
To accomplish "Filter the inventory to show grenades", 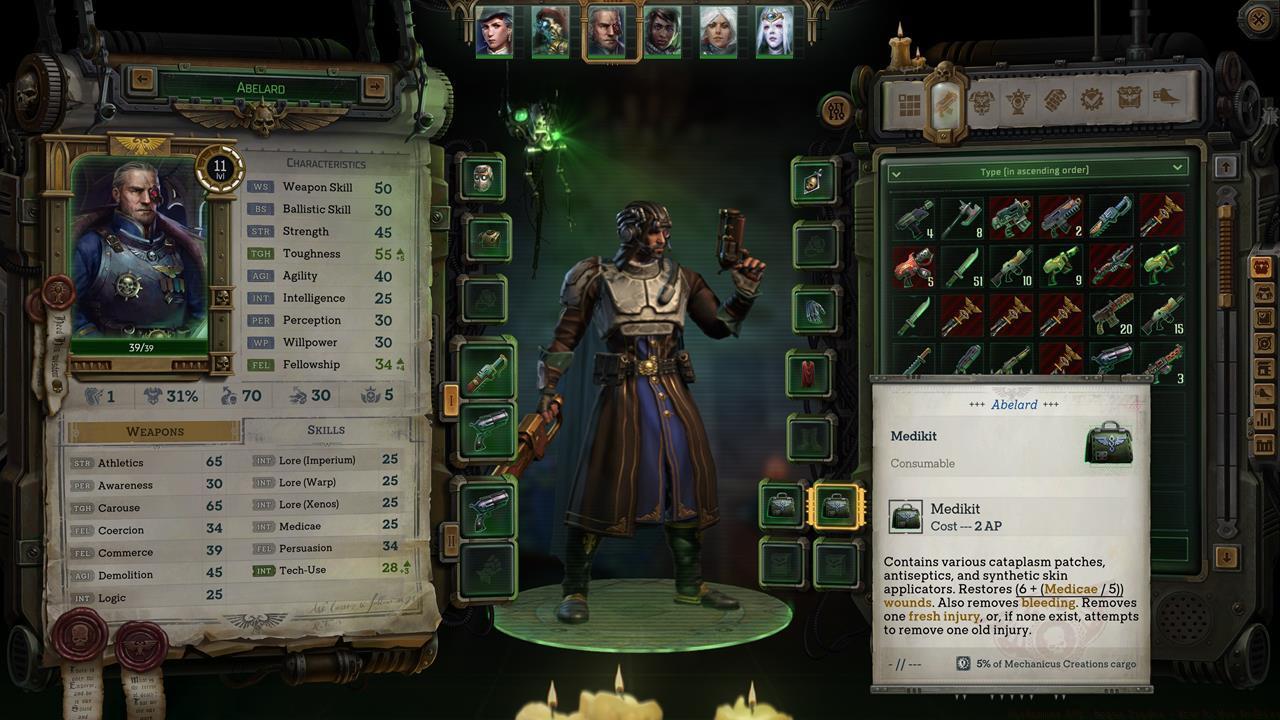I will coord(1055,100).
